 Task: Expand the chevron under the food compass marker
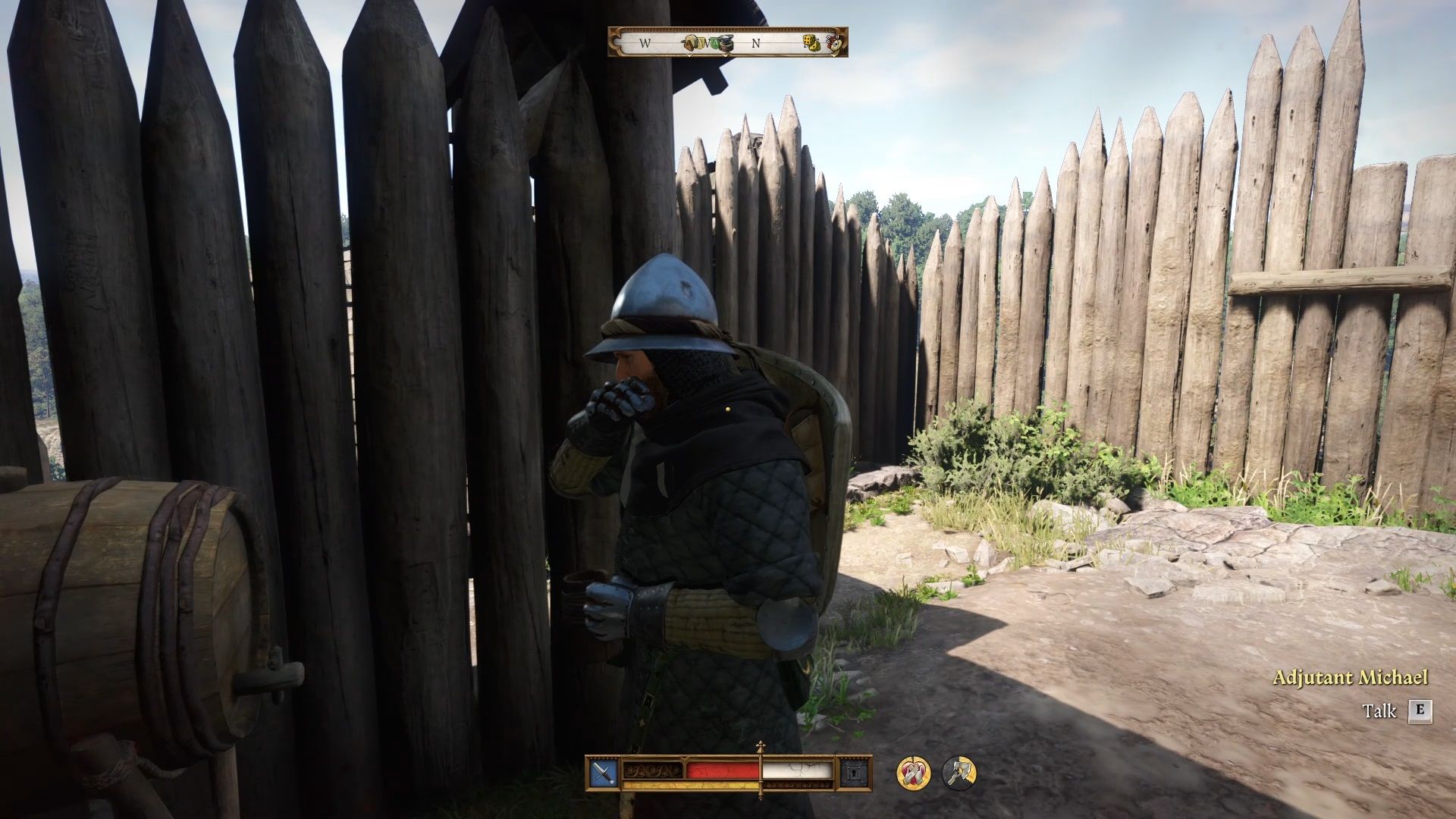(x=689, y=56)
